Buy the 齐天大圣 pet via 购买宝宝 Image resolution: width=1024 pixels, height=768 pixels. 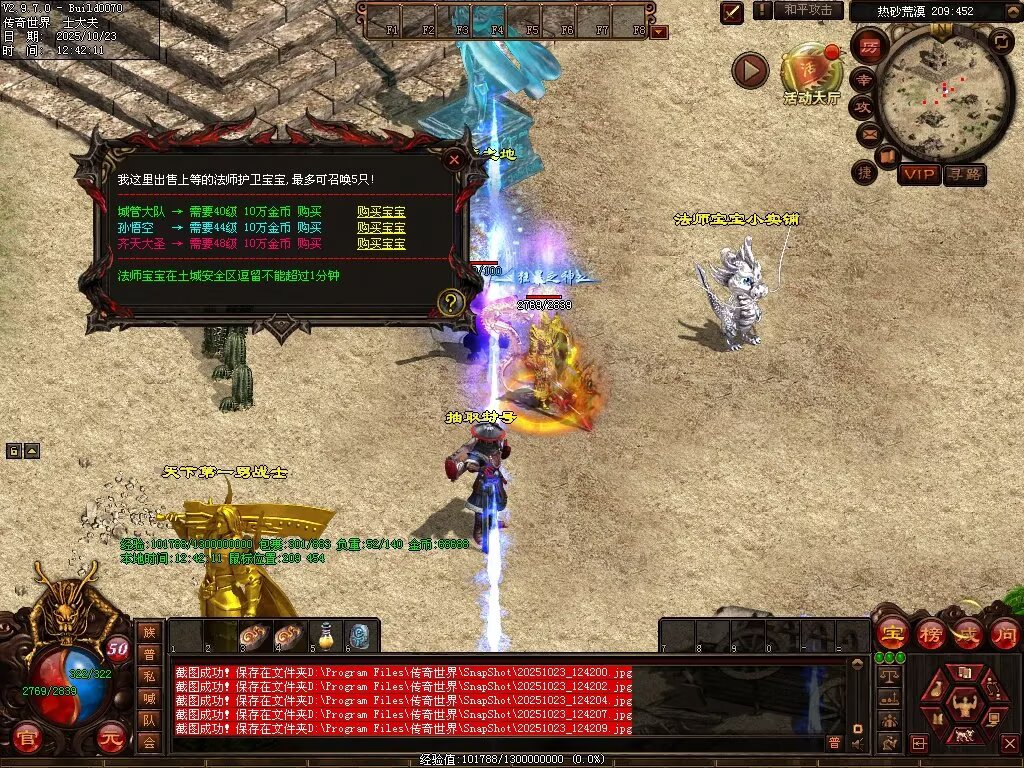[x=381, y=243]
